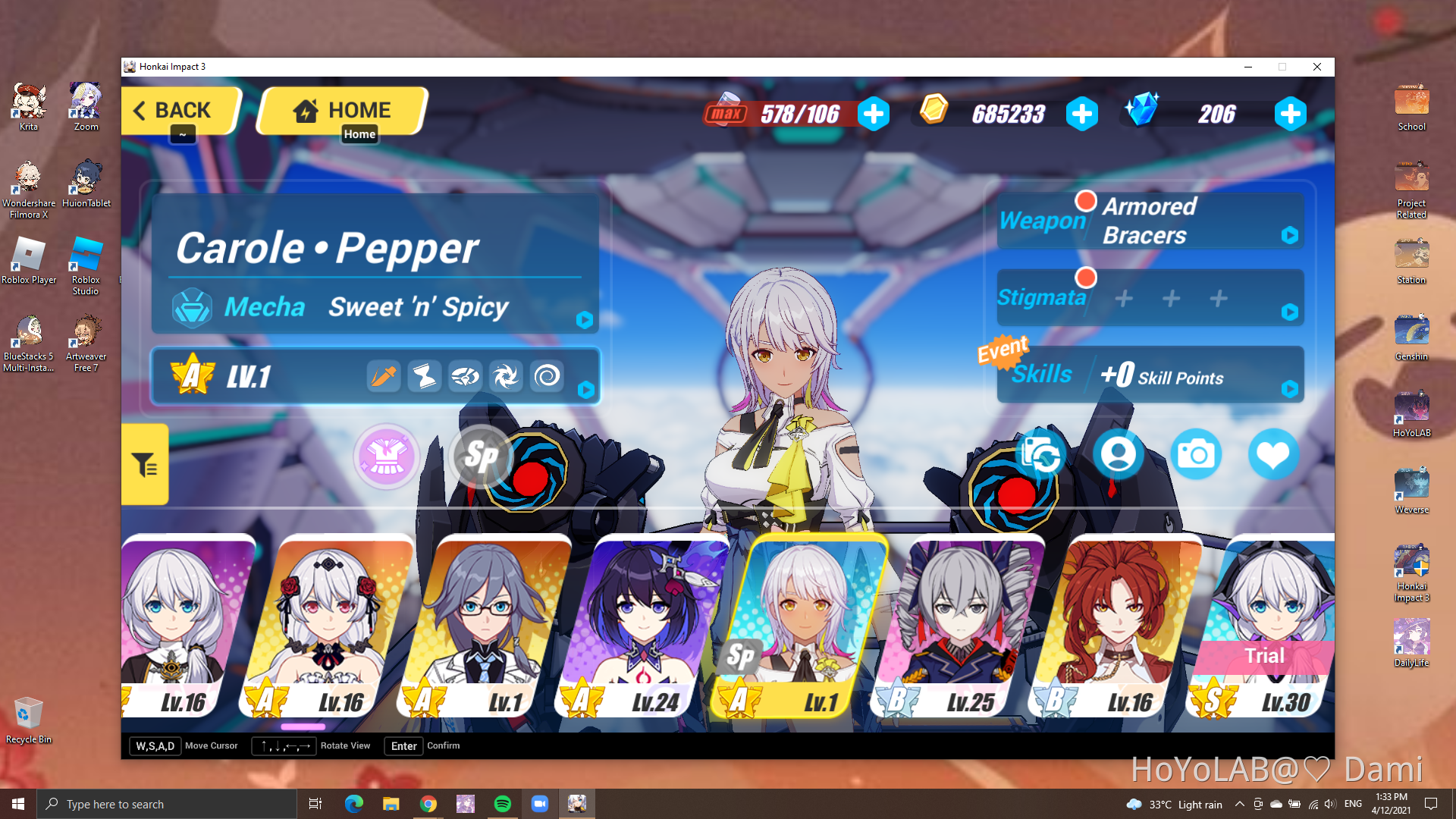This screenshot has height=819, width=1456.
Task: Switch to the Home tab
Action: coord(340,111)
